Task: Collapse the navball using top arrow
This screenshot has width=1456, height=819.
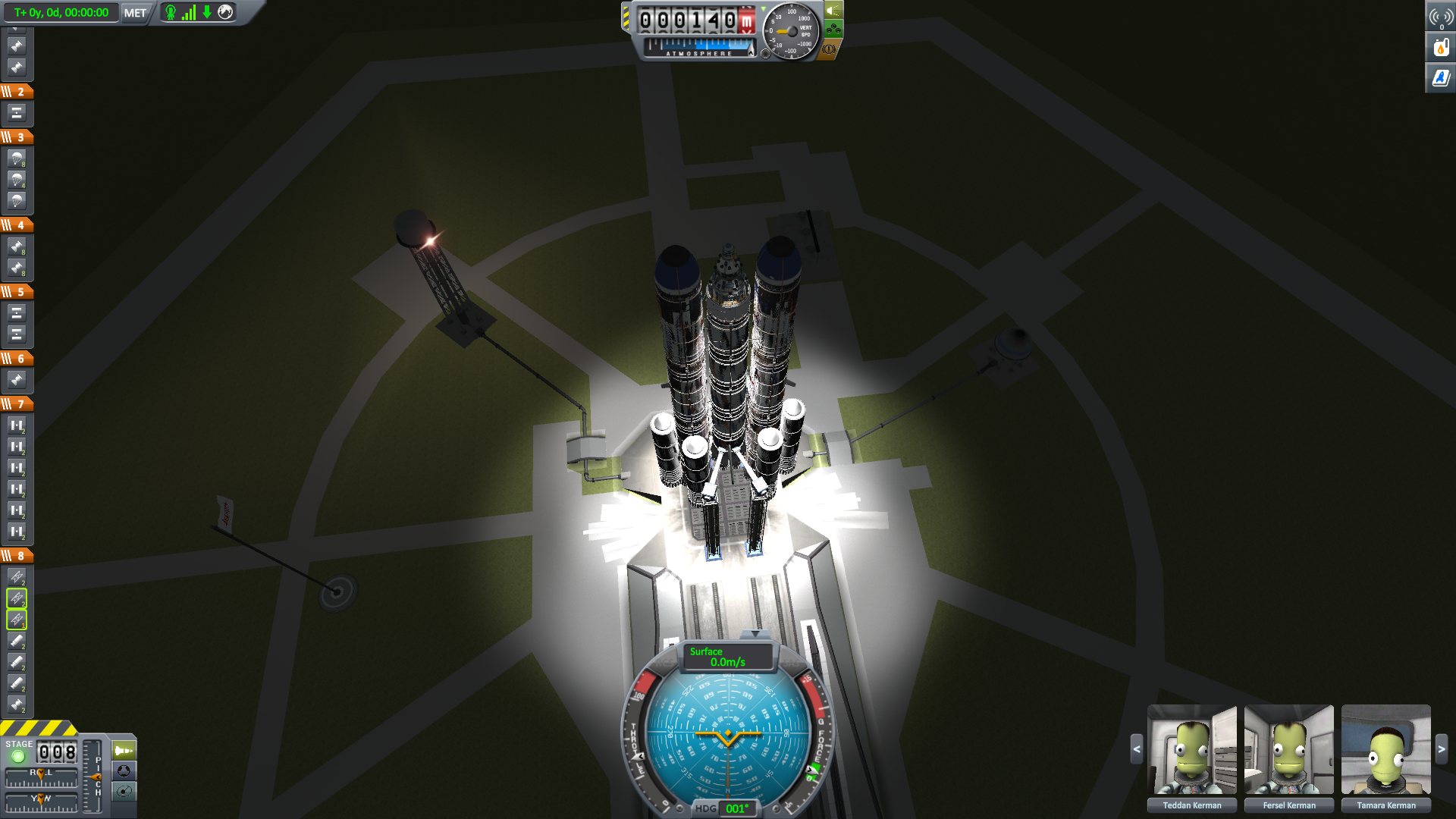Action: click(x=755, y=633)
